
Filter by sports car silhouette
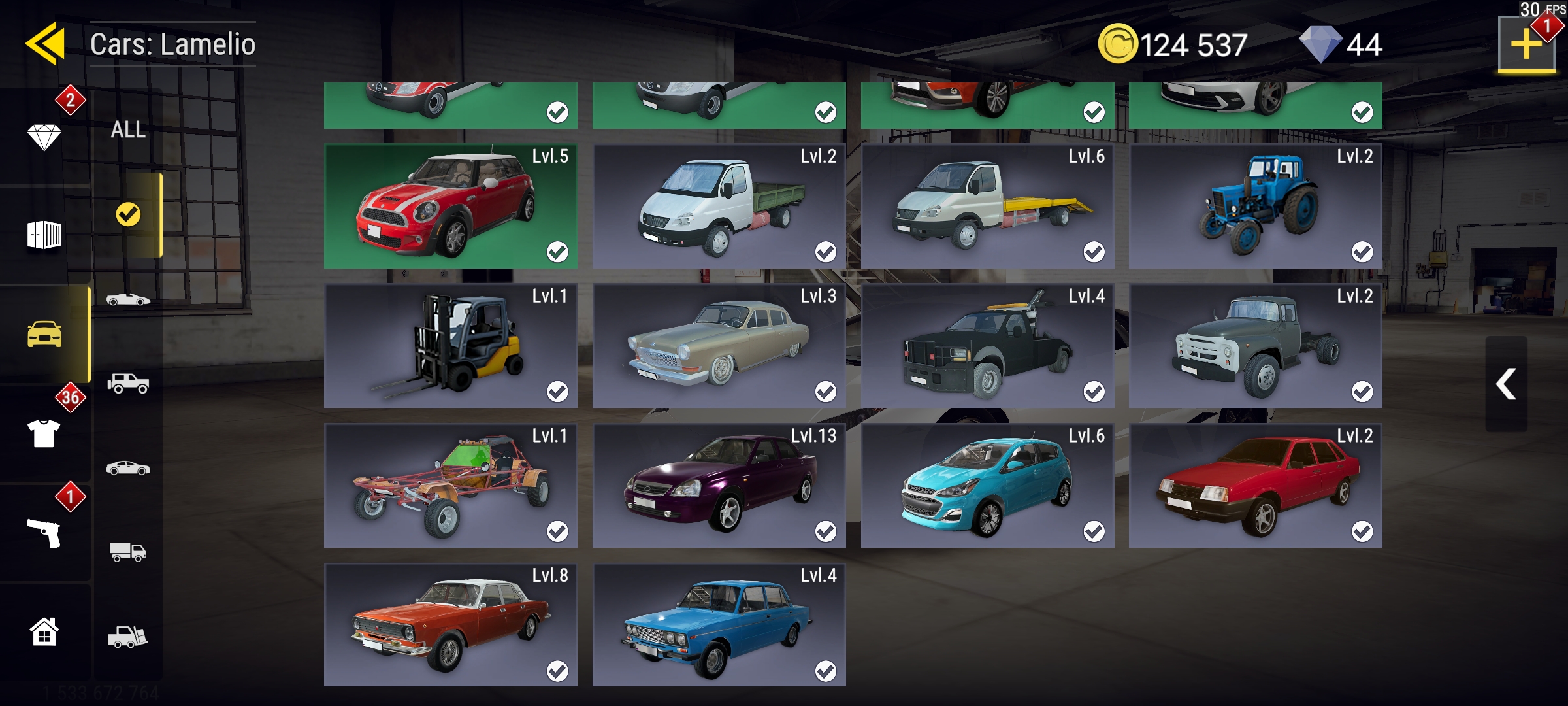pyautogui.click(x=128, y=299)
